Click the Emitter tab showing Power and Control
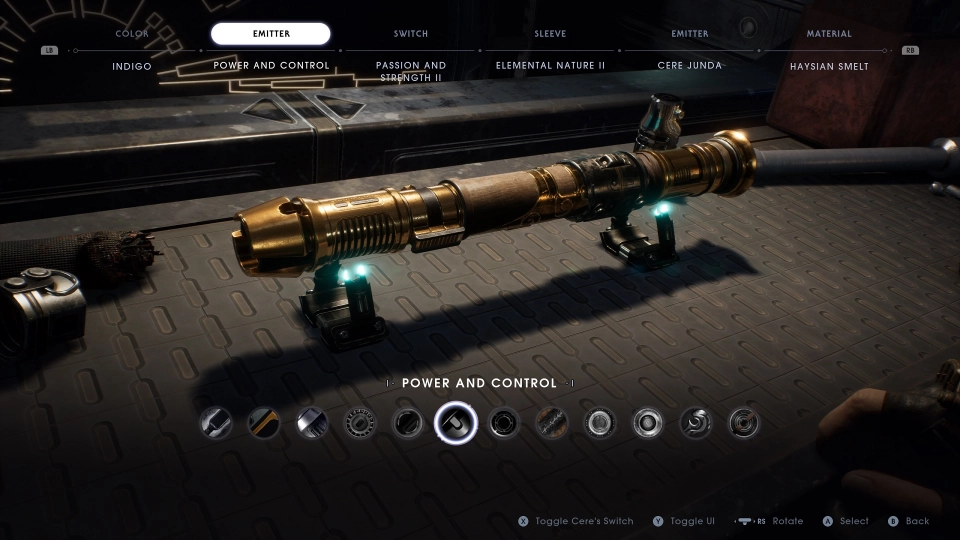Screen dimensions: 960x540 270,34
